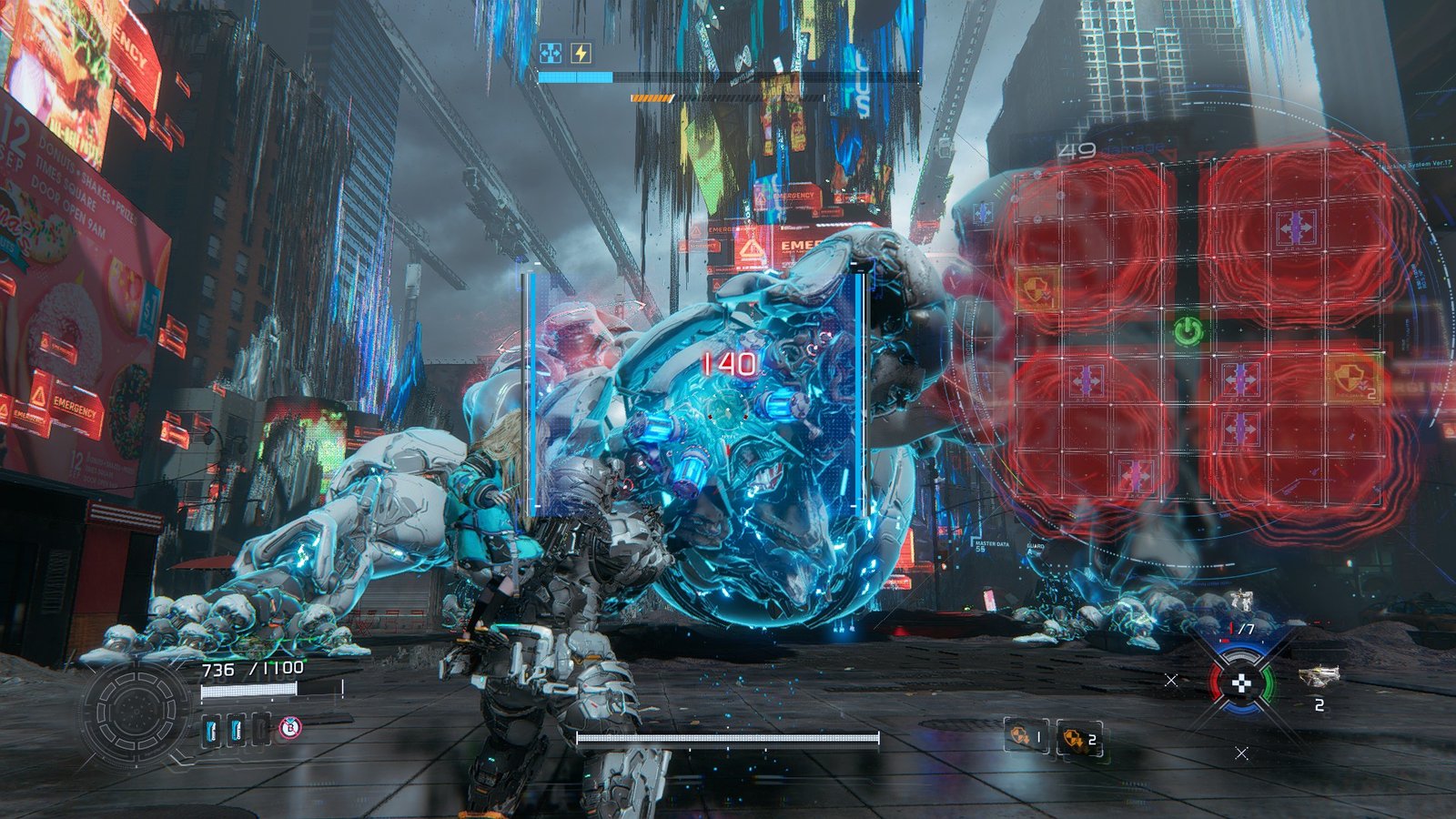Select the gun icon beside the weapon wheel
Viewport: 1456px width, 819px height.
coord(1319,675)
